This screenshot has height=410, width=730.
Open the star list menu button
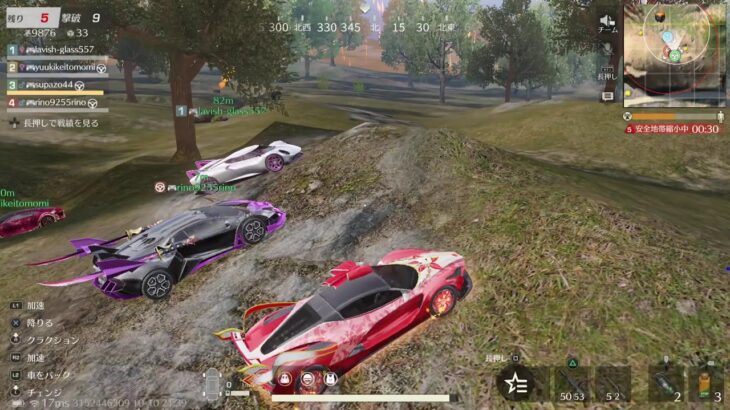(516, 383)
